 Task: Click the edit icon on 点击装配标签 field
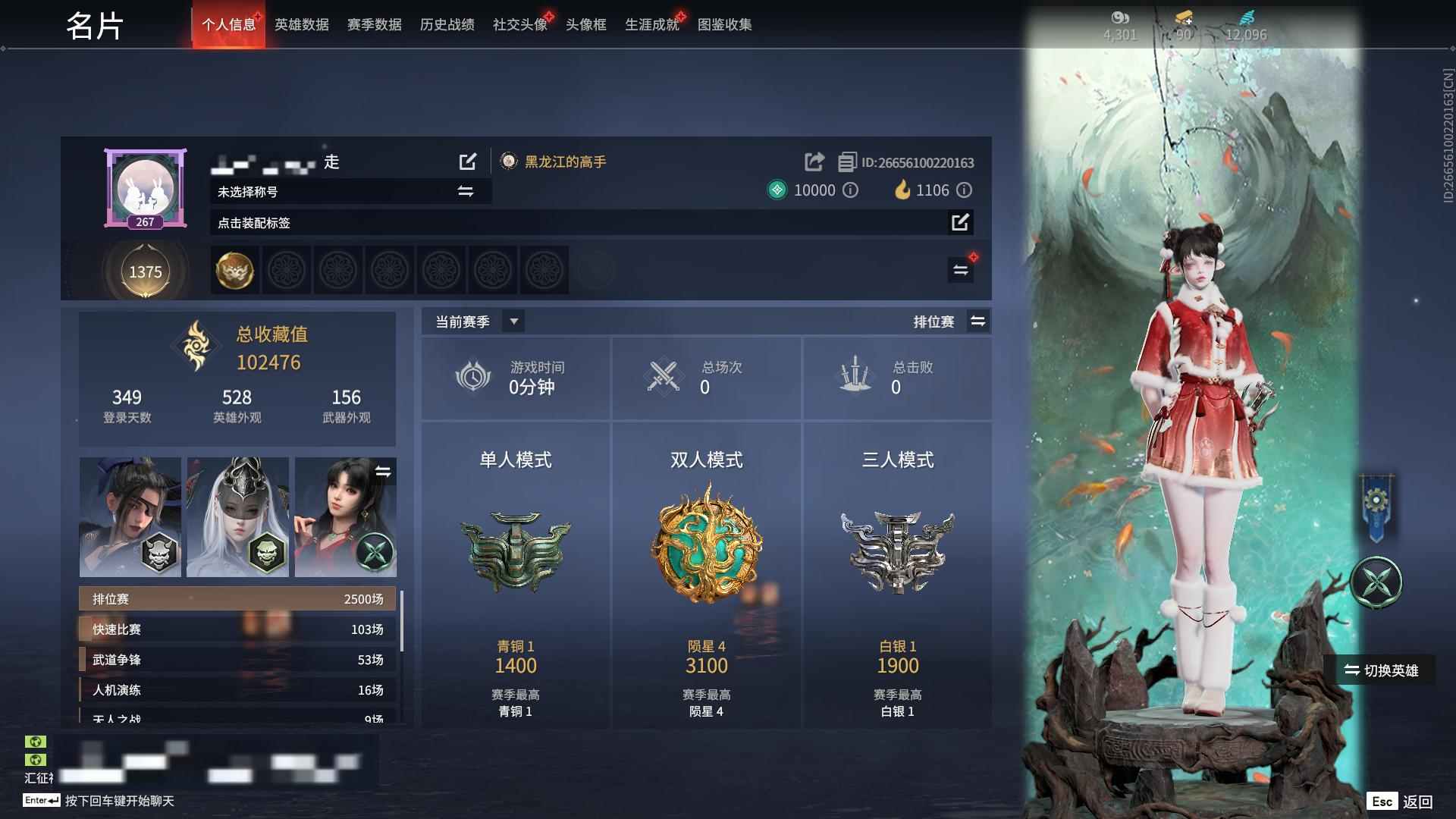(x=961, y=223)
